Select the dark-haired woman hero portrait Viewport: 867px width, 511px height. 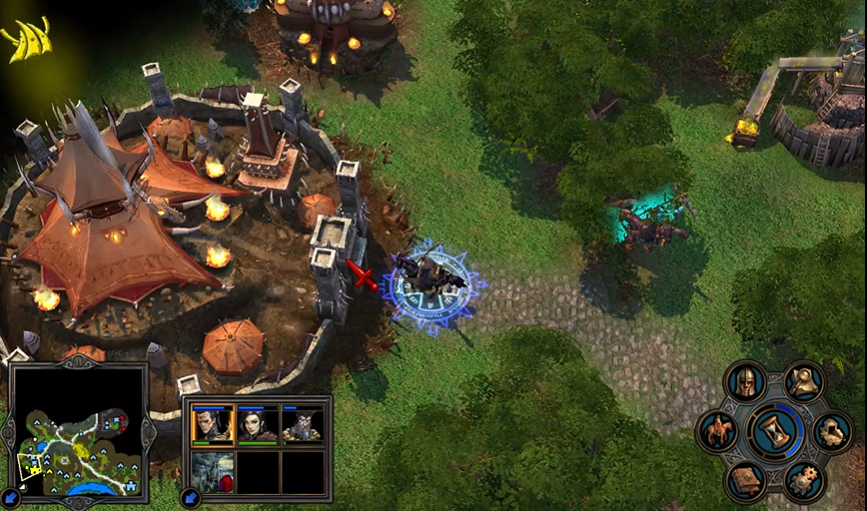(x=257, y=425)
